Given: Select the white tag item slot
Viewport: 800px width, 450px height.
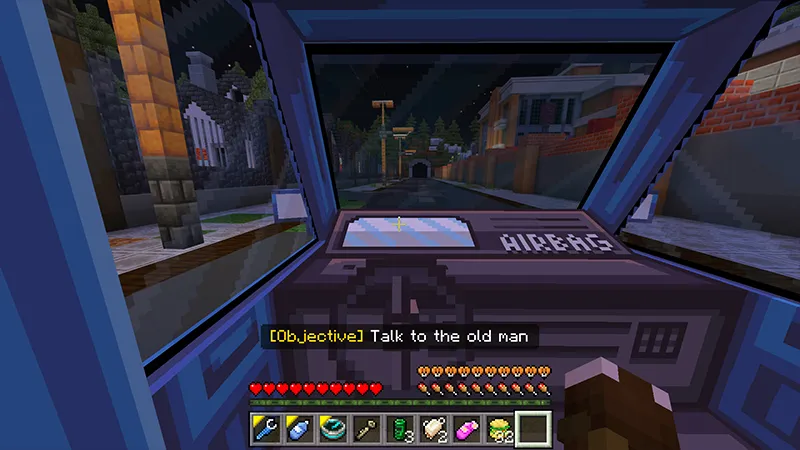Looking at the screenshot, I should pyautogui.click(x=434, y=429).
